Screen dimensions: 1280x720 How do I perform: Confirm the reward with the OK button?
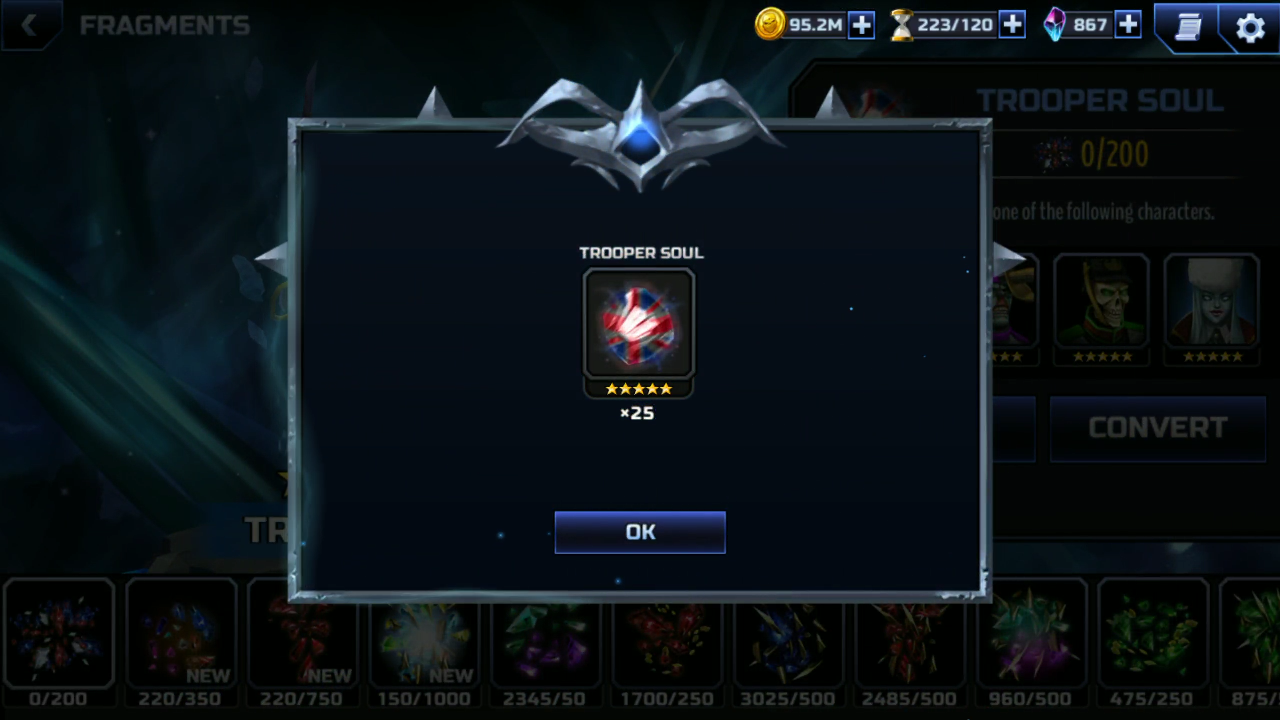[640, 532]
